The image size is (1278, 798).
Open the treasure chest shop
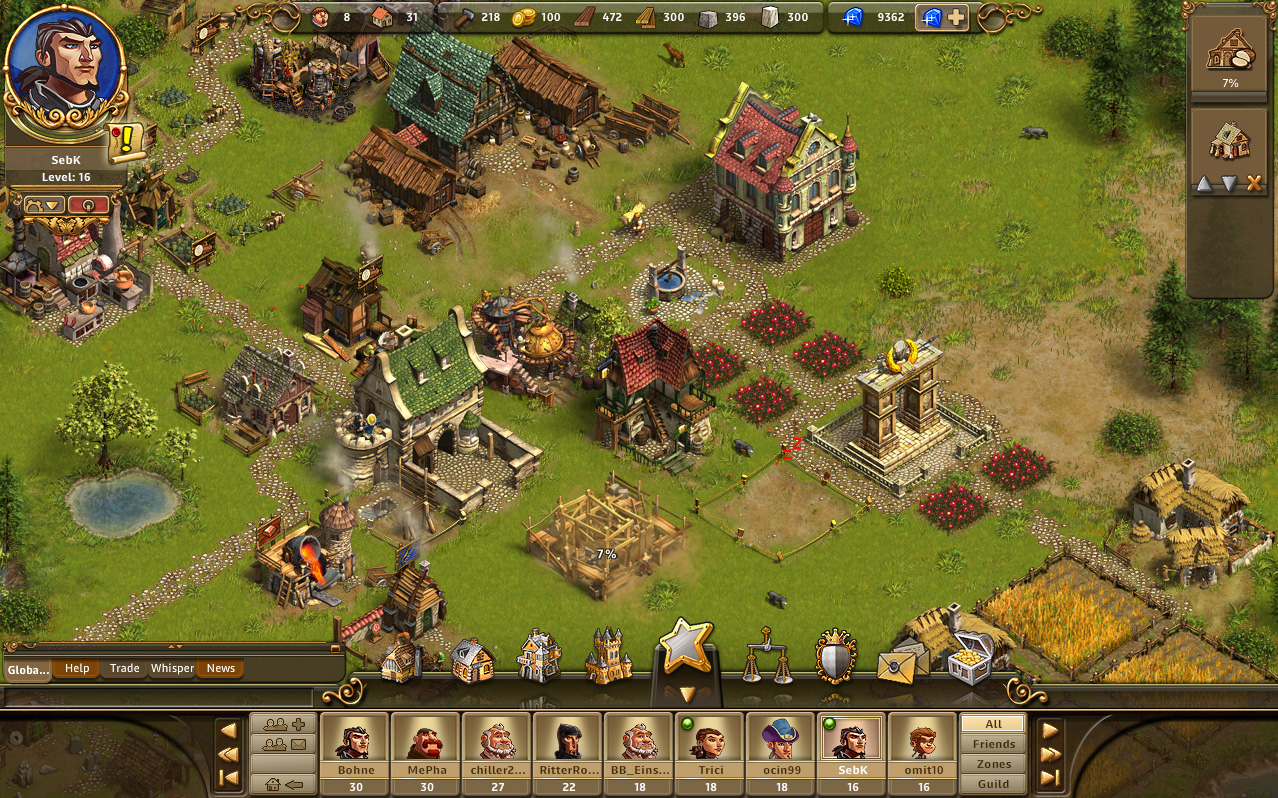click(x=968, y=658)
